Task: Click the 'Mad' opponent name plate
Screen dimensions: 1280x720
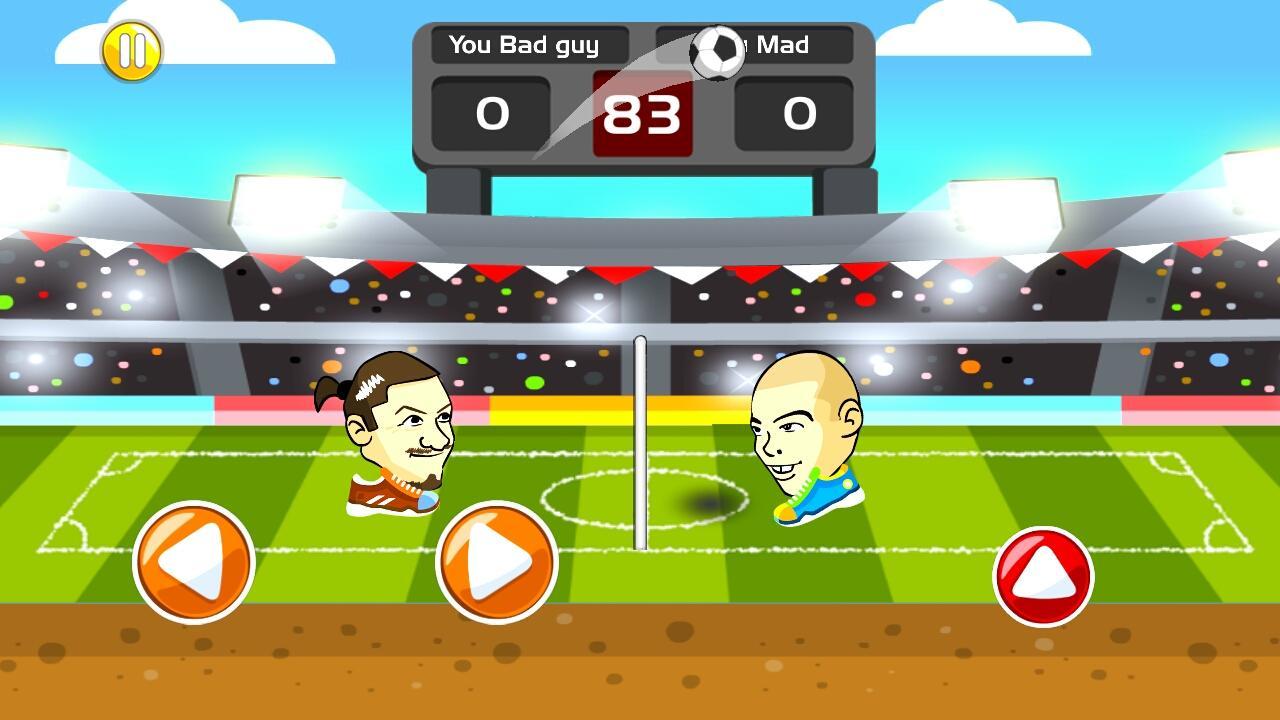Action: (790, 45)
